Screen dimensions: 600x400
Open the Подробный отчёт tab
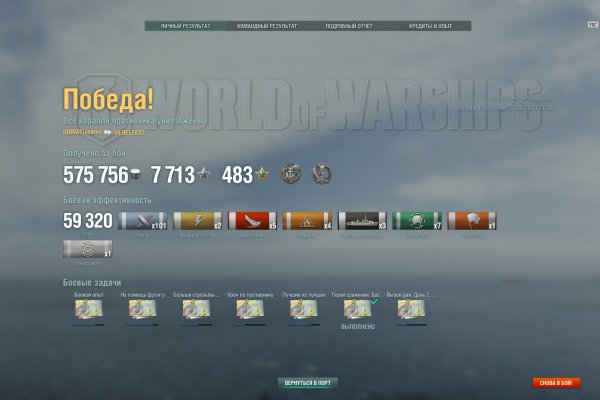(347, 27)
